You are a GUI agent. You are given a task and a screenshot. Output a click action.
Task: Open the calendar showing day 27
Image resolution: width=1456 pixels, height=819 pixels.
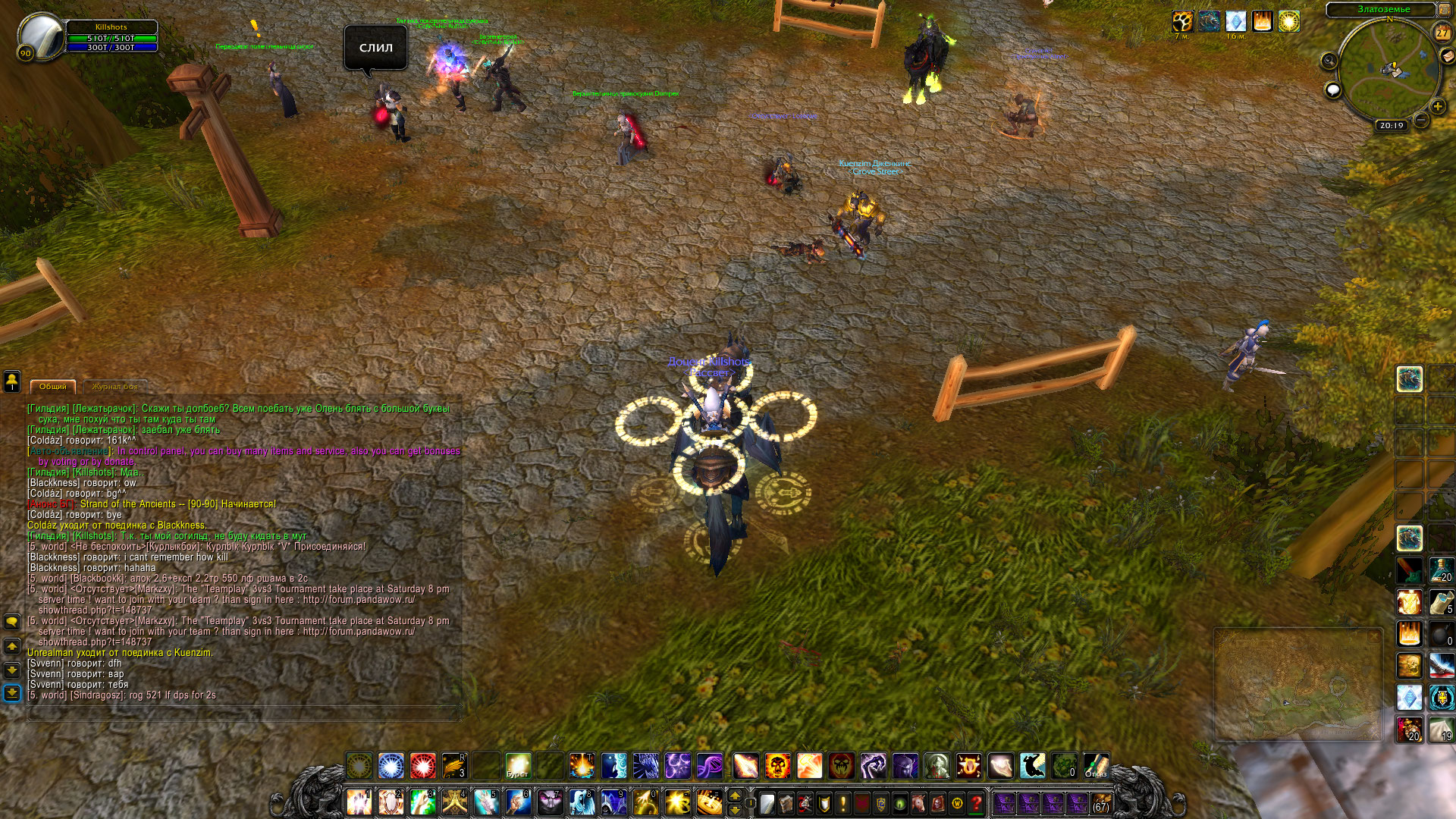coord(1442,33)
